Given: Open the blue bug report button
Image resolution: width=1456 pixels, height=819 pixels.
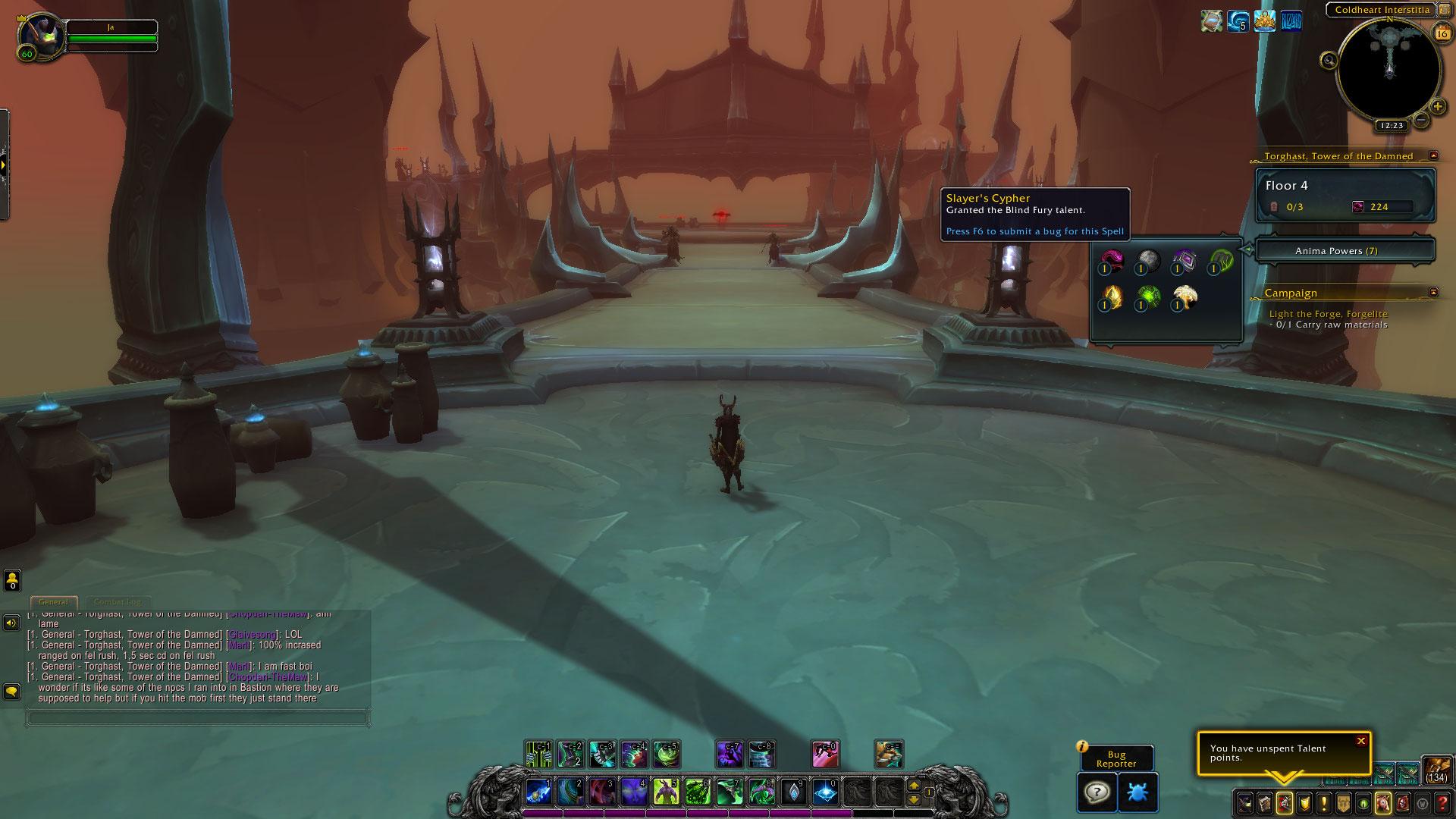Looking at the screenshot, I should [1137, 792].
